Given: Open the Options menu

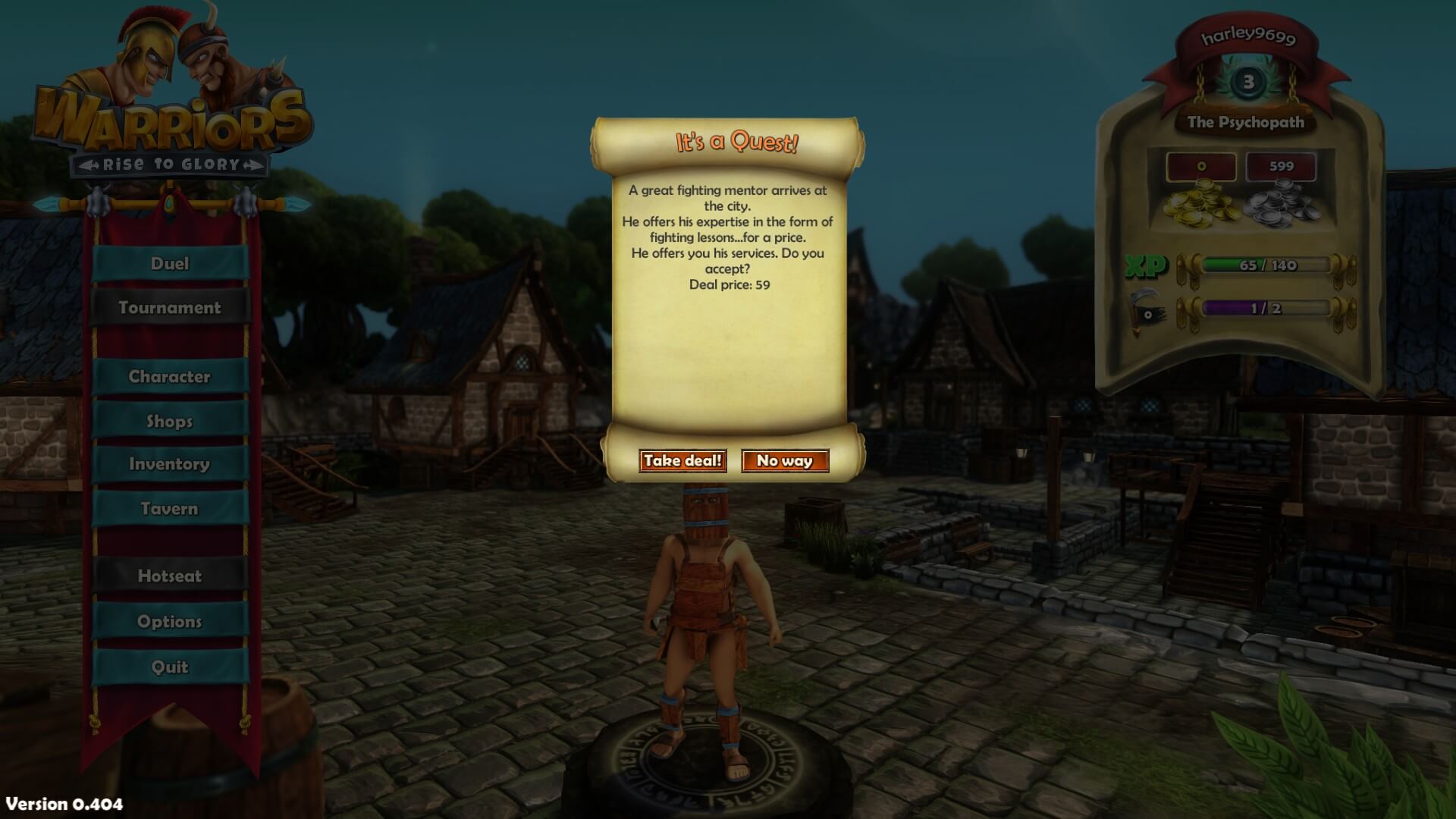Looking at the screenshot, I should (170, 622).
